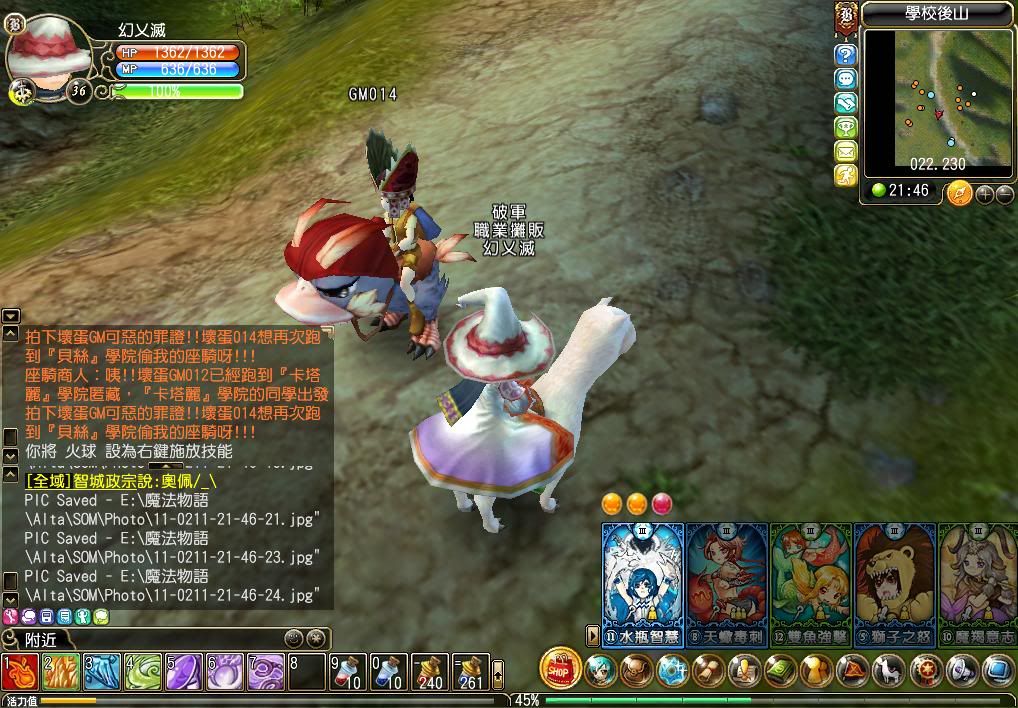Image resolution: width=1018 pixels, height=708 pixels.
Task: Click the trophy ranking button
Action: (x=846, y=128)
